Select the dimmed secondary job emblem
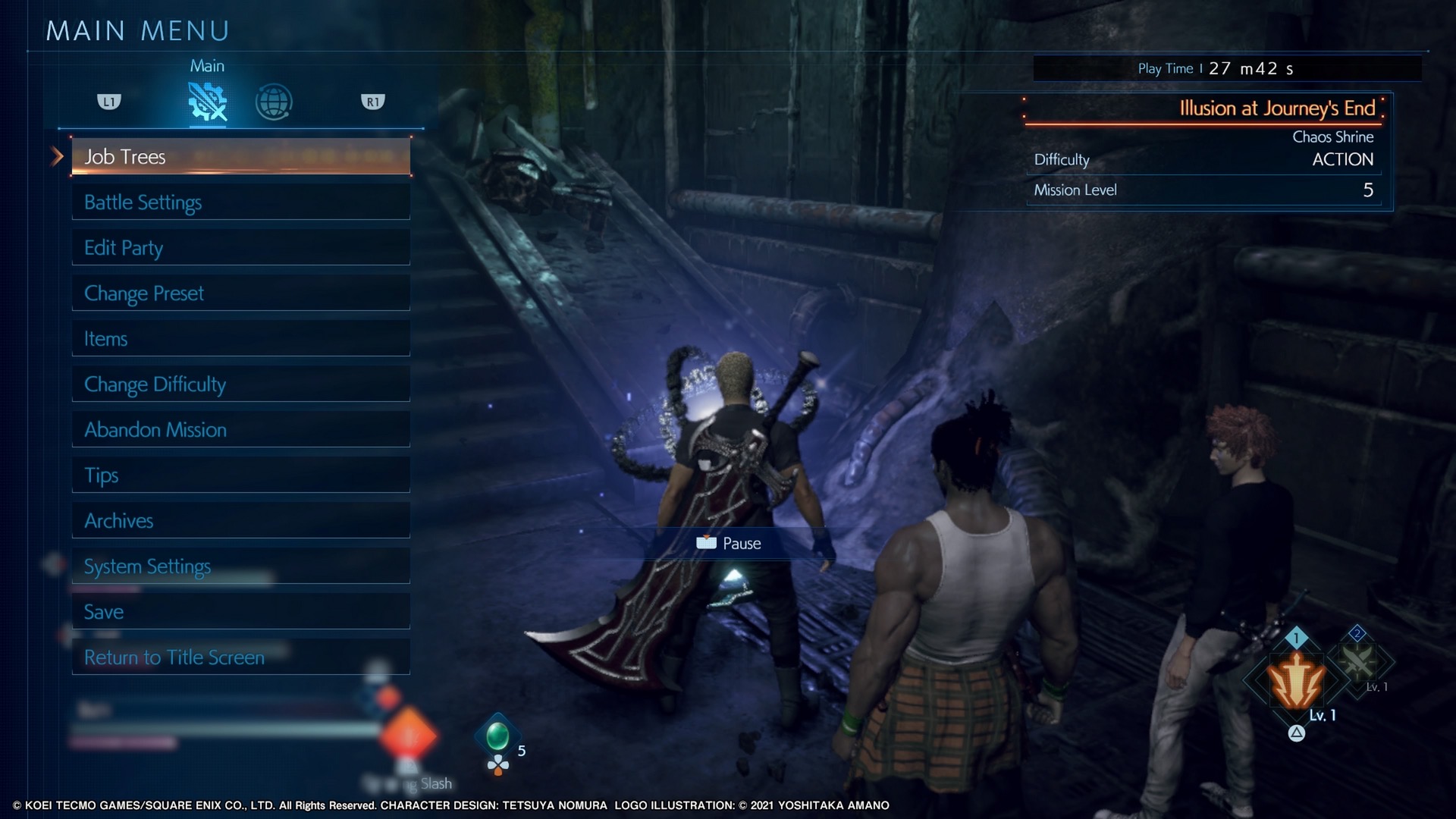This screenshot has width=1456, height=819. (1358, 661)
